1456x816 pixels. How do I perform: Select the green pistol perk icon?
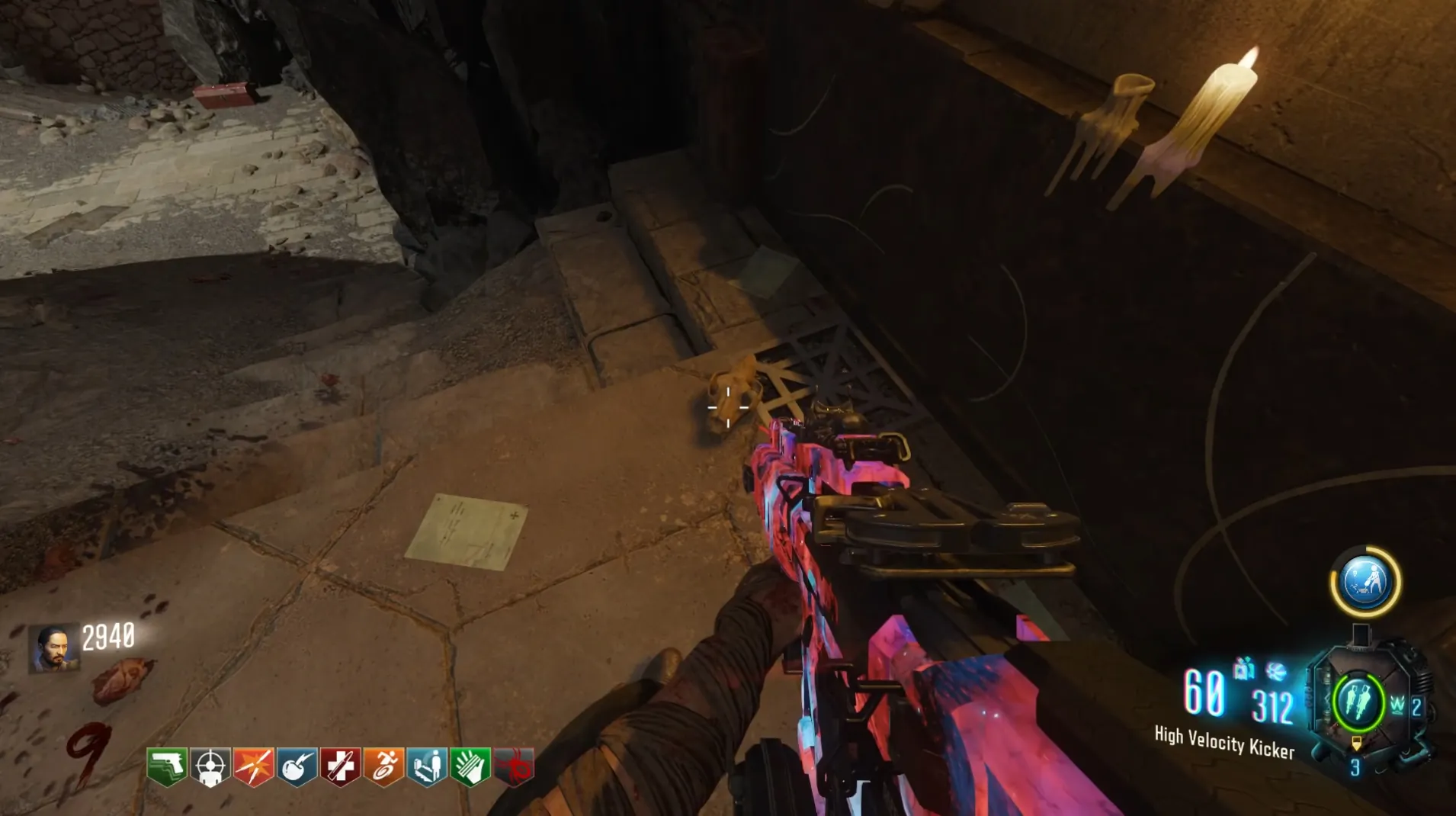pyautogui.click(x=167, y=766)
